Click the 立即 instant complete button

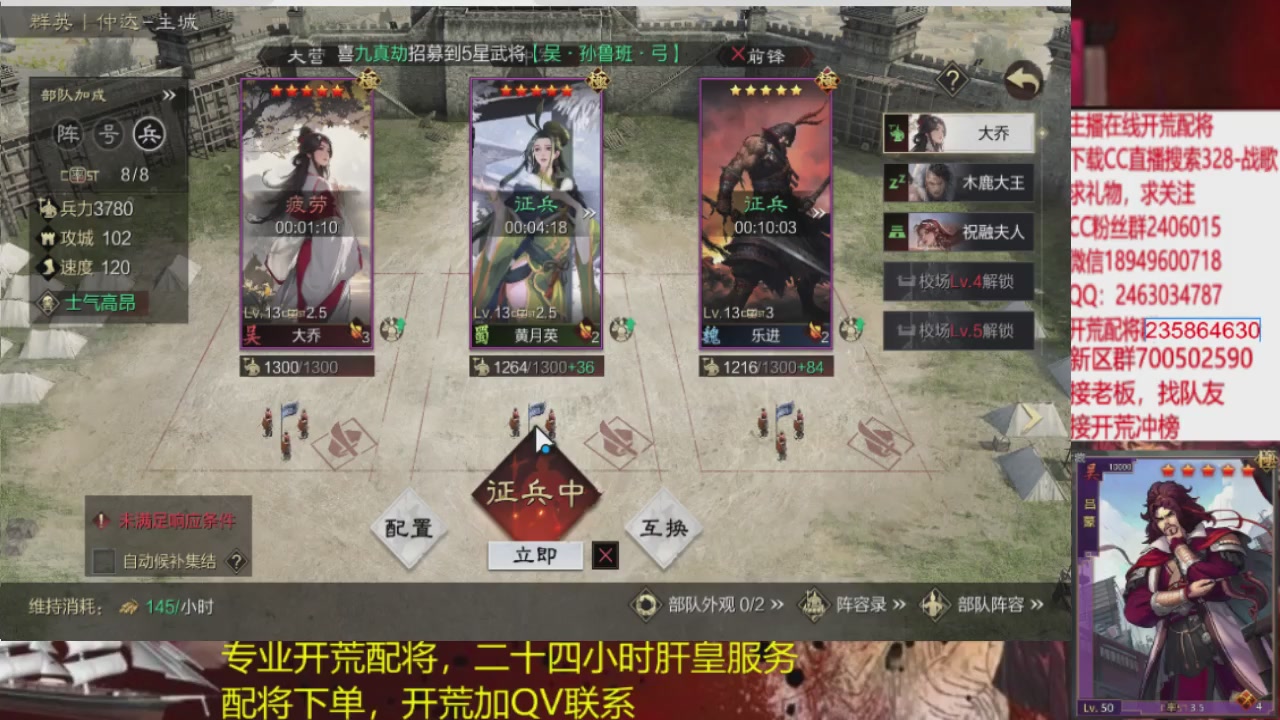(x=535, y=555)
